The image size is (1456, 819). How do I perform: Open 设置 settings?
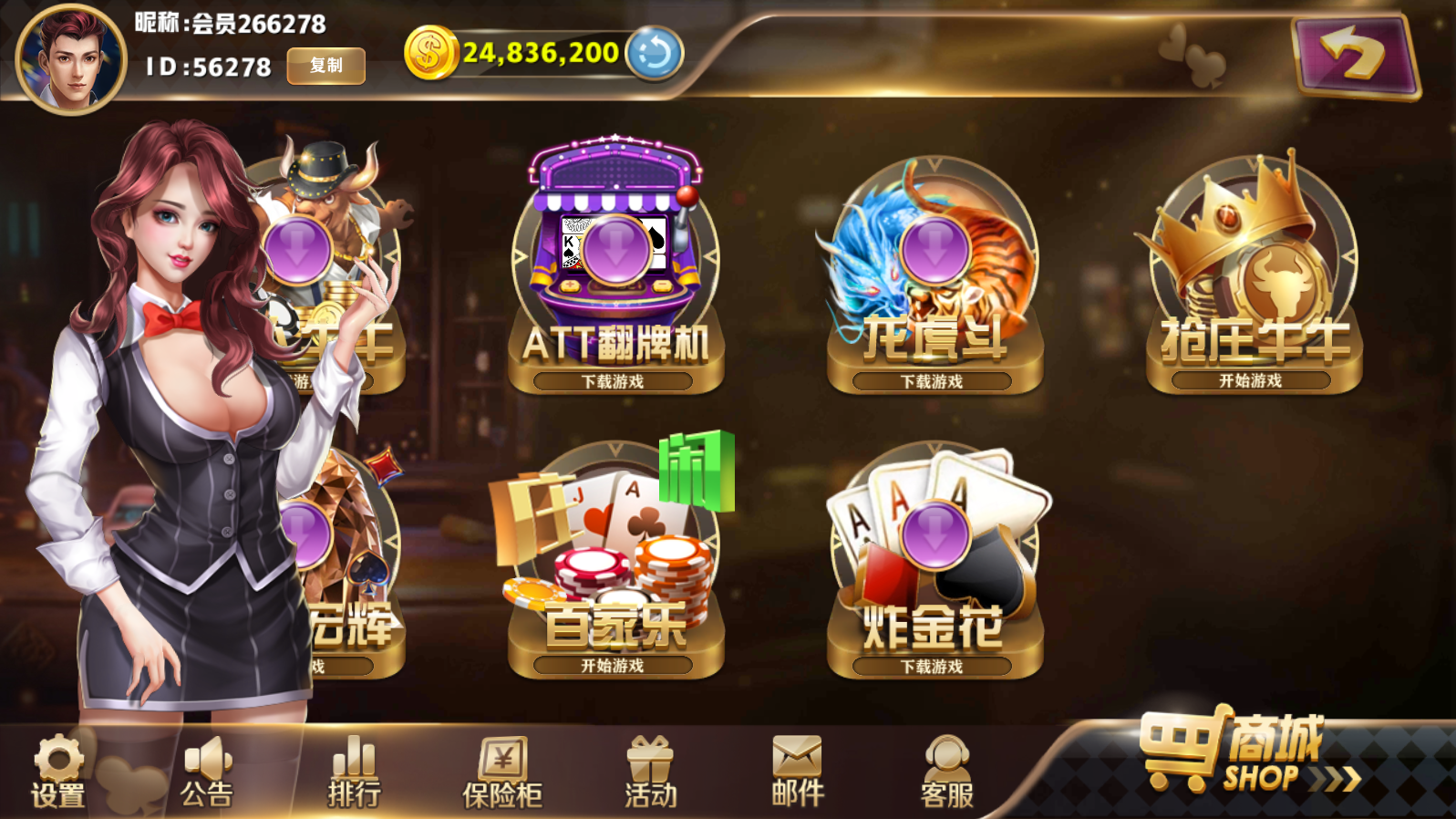pyautogui.click(x=58, y=772)
